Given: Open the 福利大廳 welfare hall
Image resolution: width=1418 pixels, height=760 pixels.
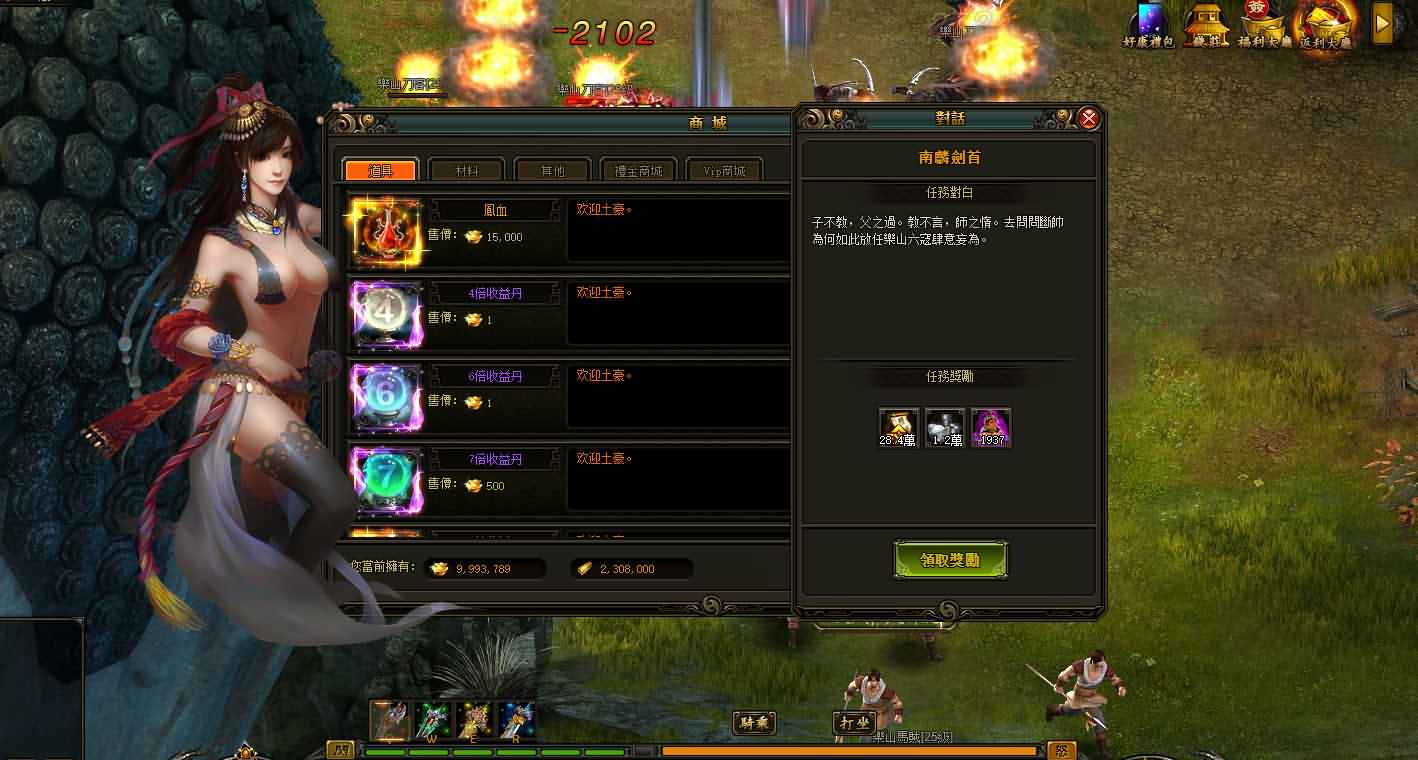Looking at the screenshot, I should (x=1266, y=24).
